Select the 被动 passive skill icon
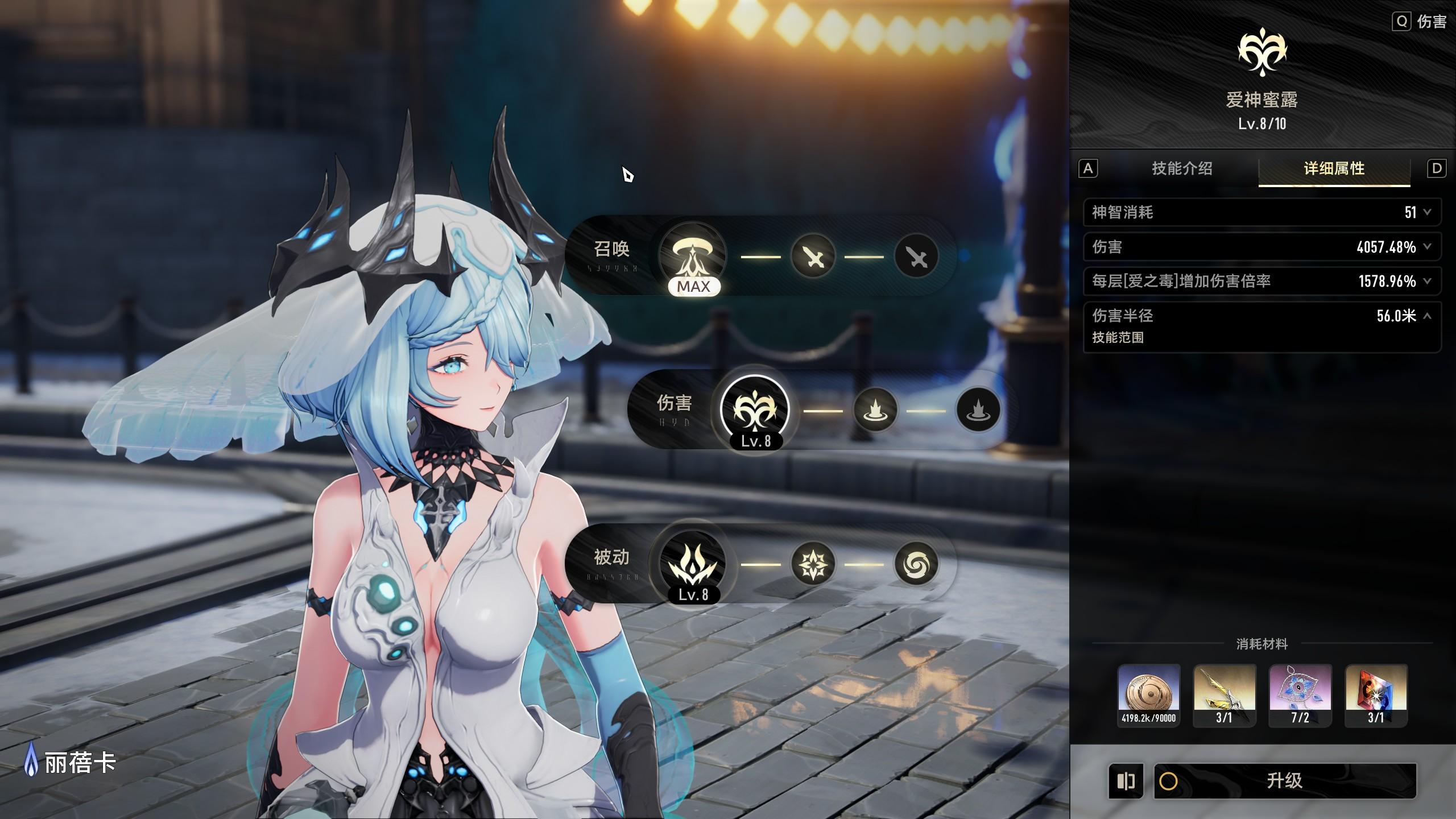The height and width of the screenshot is (819, 1456). click(x=693, y=563)
